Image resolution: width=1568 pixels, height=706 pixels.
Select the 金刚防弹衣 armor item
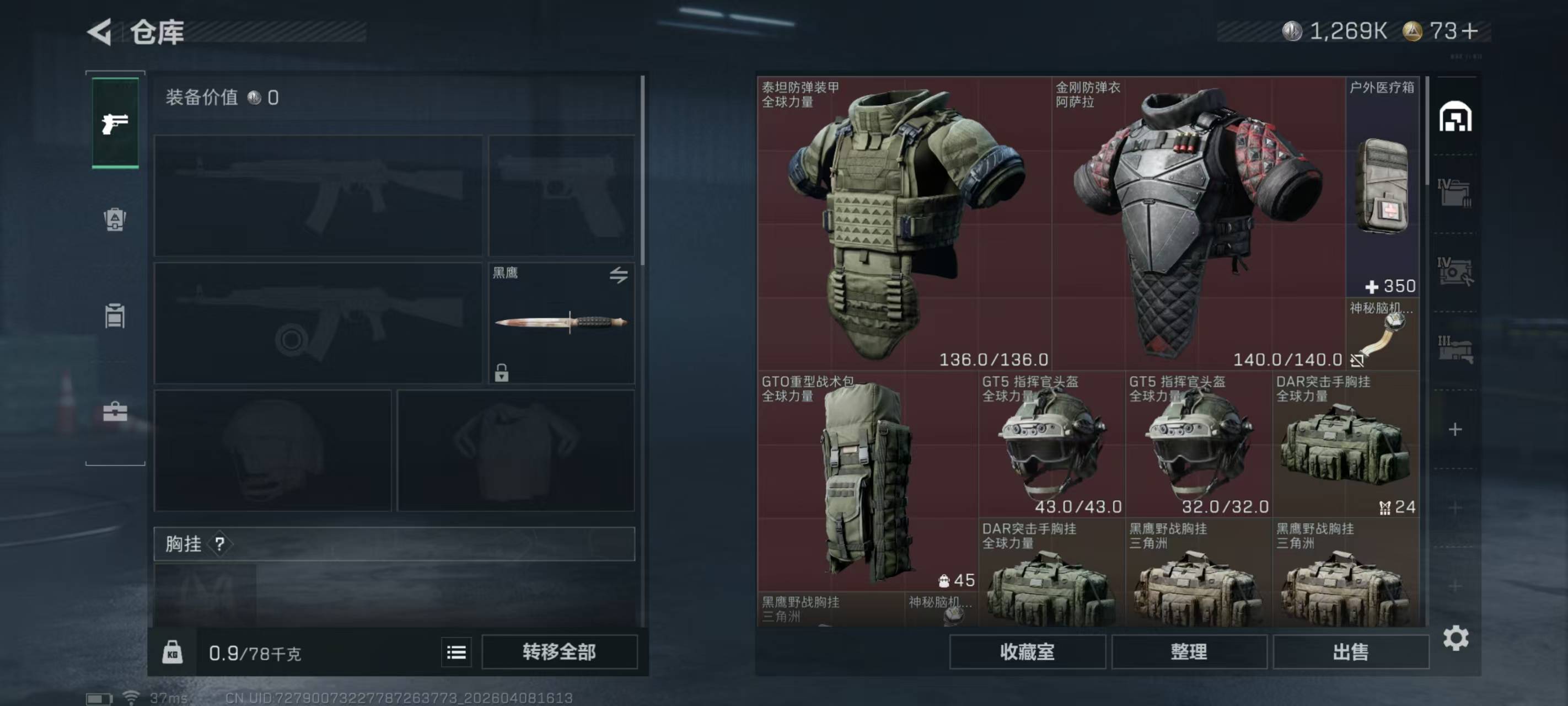[1198, 222]
